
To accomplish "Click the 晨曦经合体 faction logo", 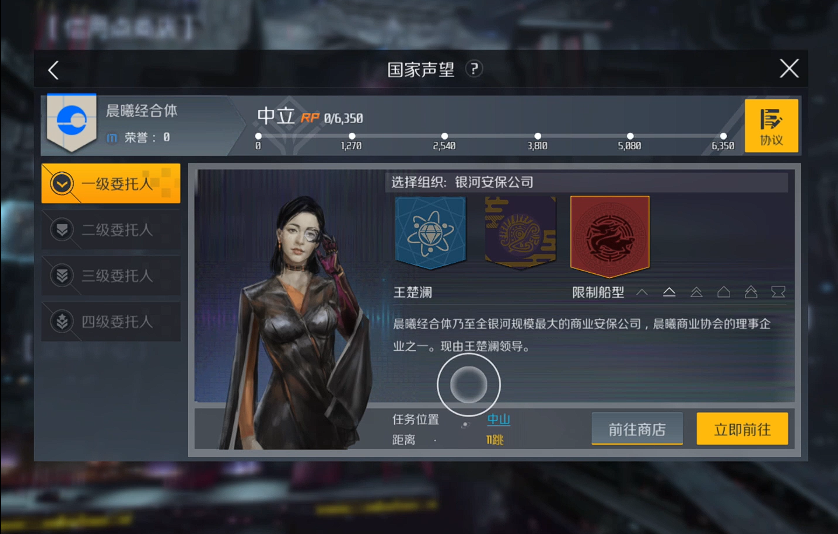I will click(71, 123).
